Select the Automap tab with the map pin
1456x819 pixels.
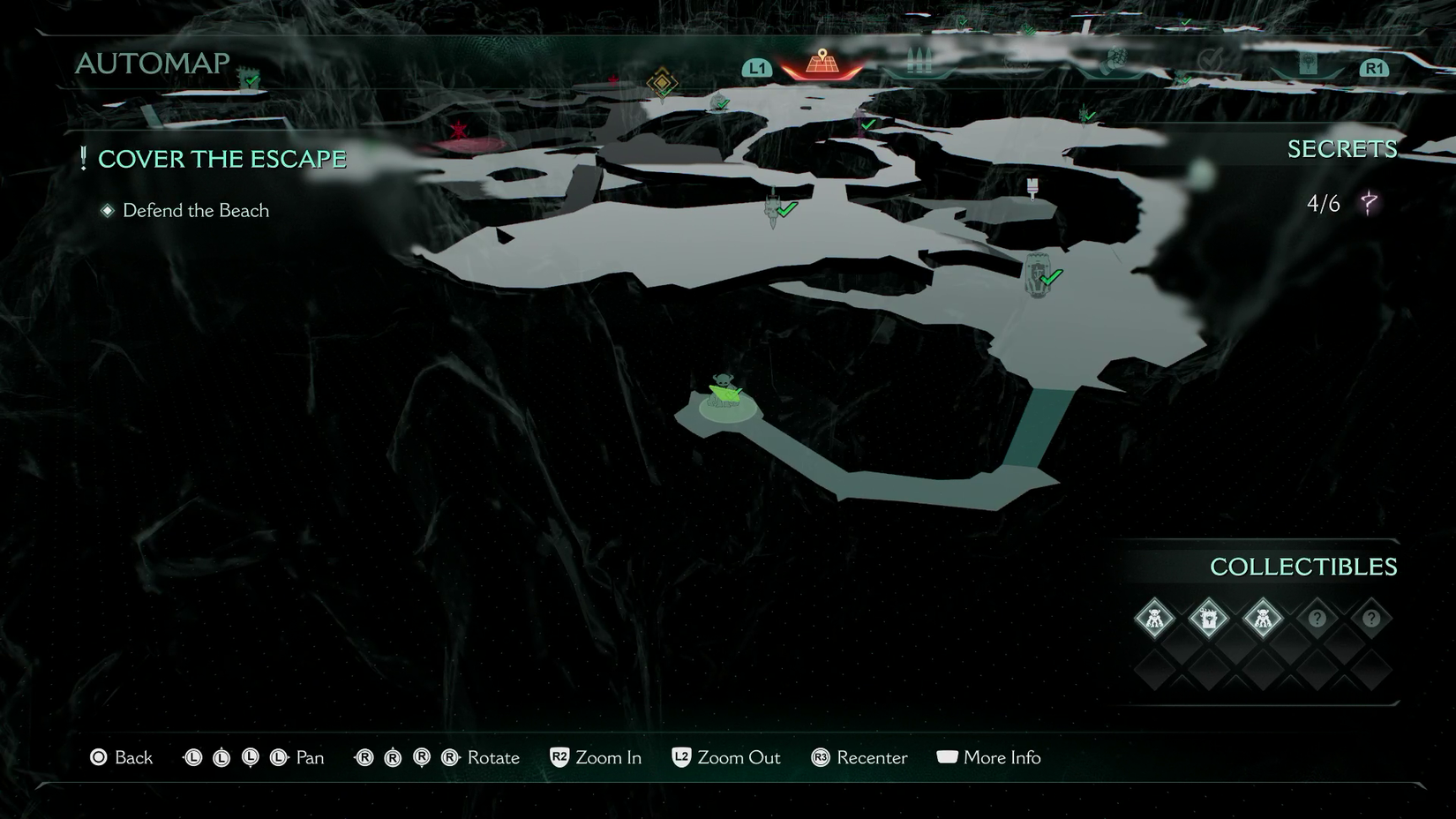[x=822, y=64]
